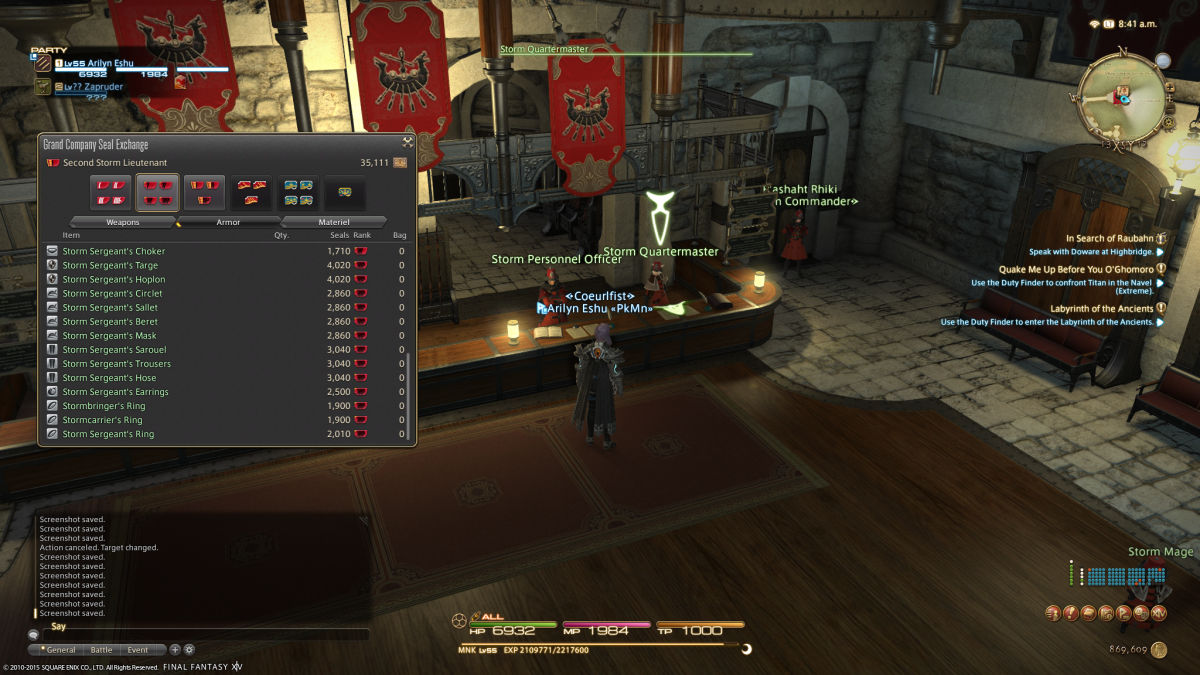Select the Storm Sergeant's Circlet row
The image size is (1200, 675).
point(112,294)
